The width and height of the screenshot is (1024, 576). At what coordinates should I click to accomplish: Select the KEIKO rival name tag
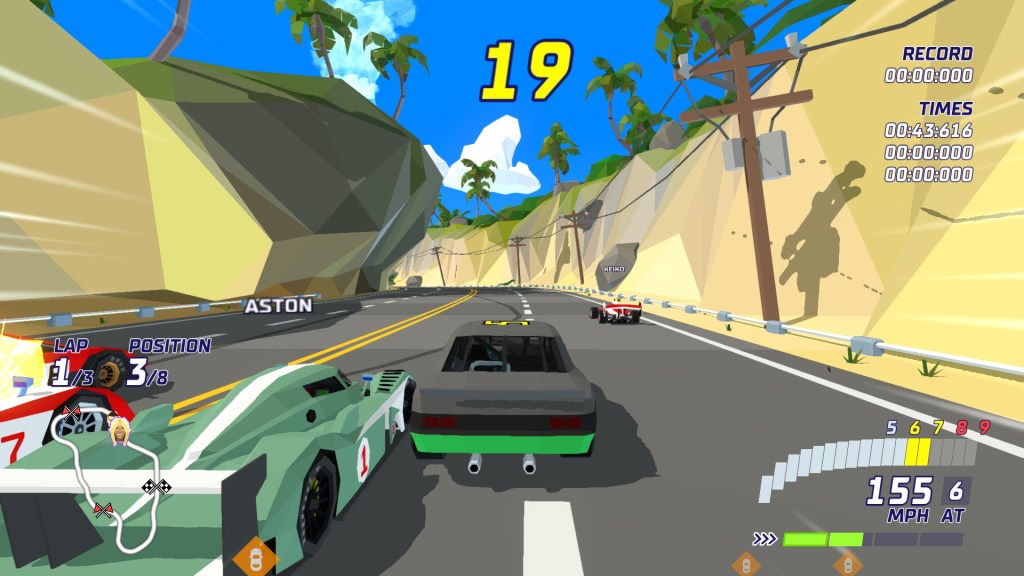click(x=612, y=269)
